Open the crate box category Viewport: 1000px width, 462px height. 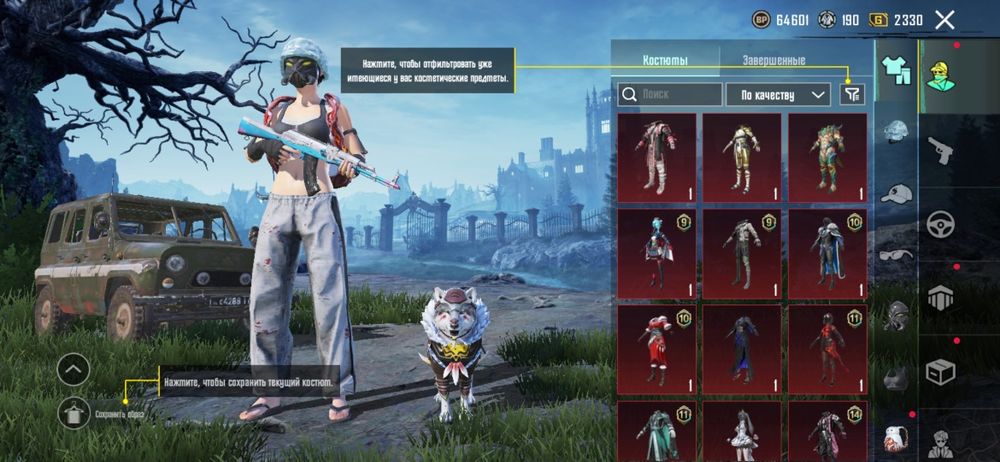pos(941,372)
